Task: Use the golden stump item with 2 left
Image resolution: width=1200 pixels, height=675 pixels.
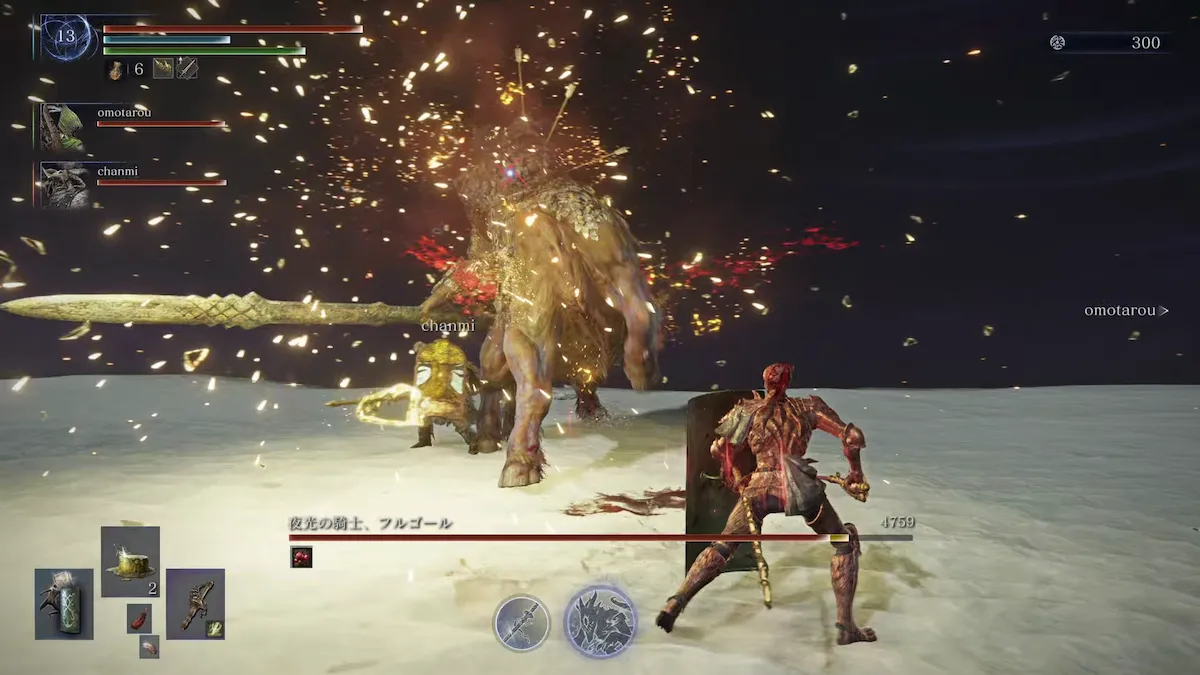Action: click(130, 561)
